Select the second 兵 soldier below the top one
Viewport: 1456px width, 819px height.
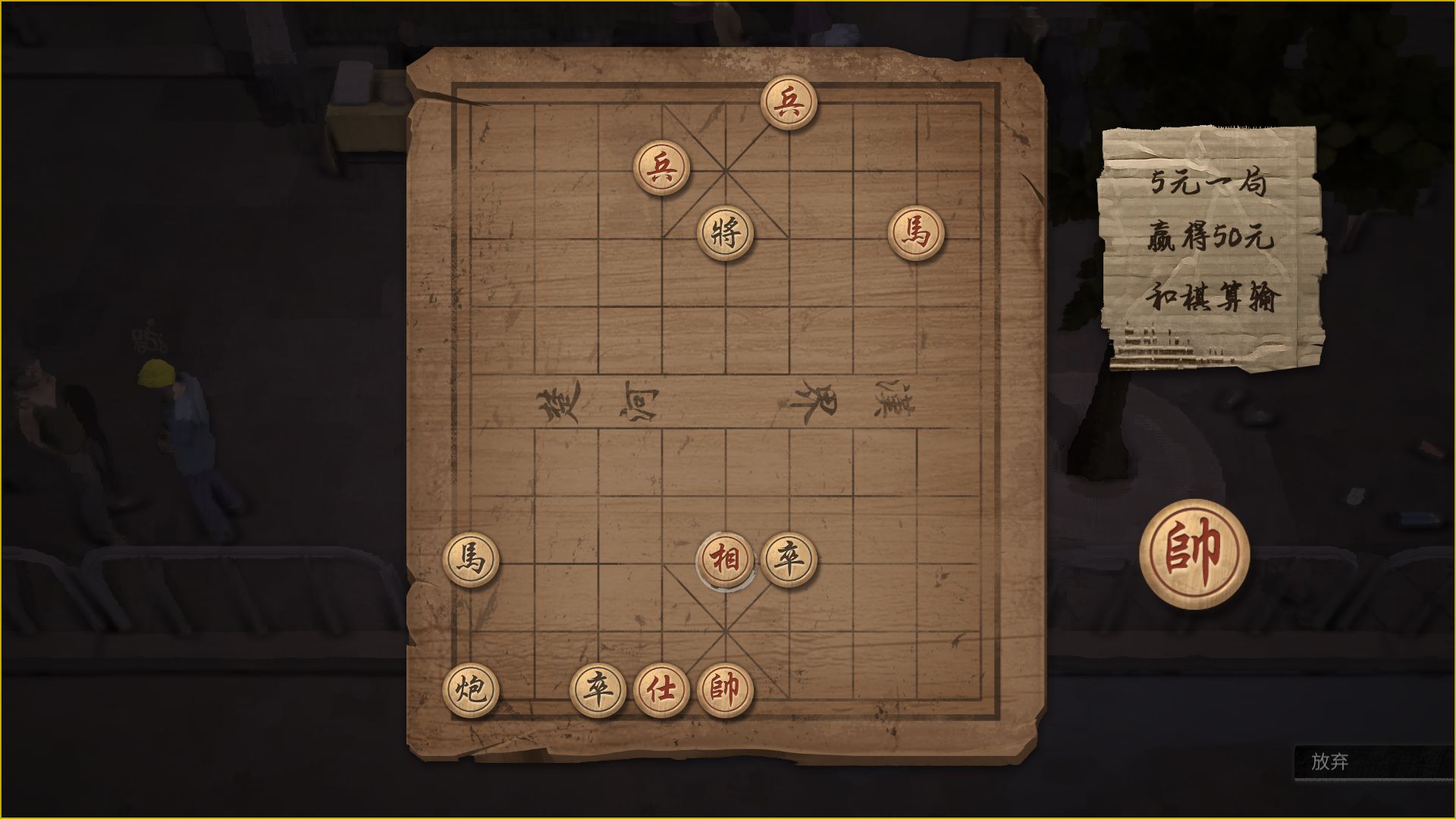point(662,167)
